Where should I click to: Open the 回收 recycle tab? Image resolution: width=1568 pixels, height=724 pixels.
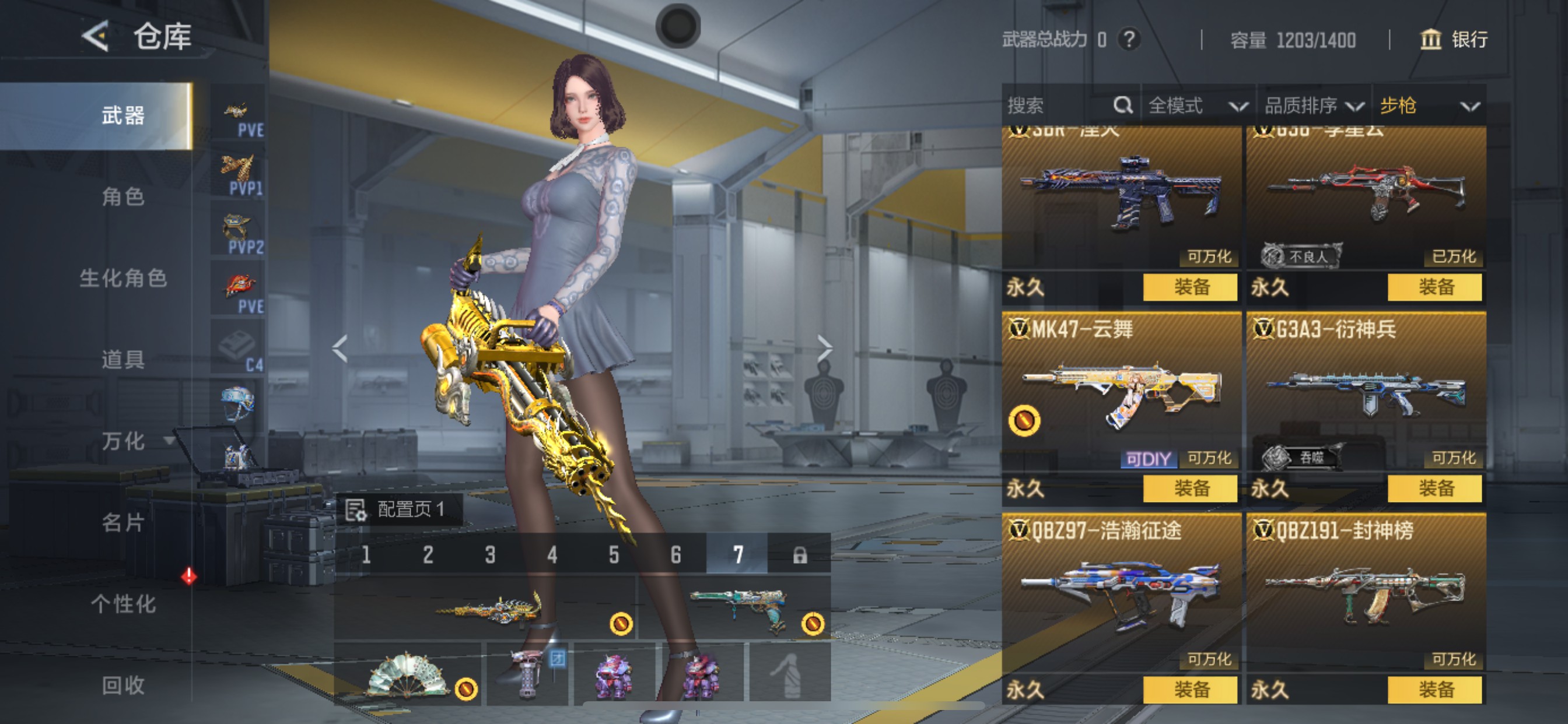point(123,685)
